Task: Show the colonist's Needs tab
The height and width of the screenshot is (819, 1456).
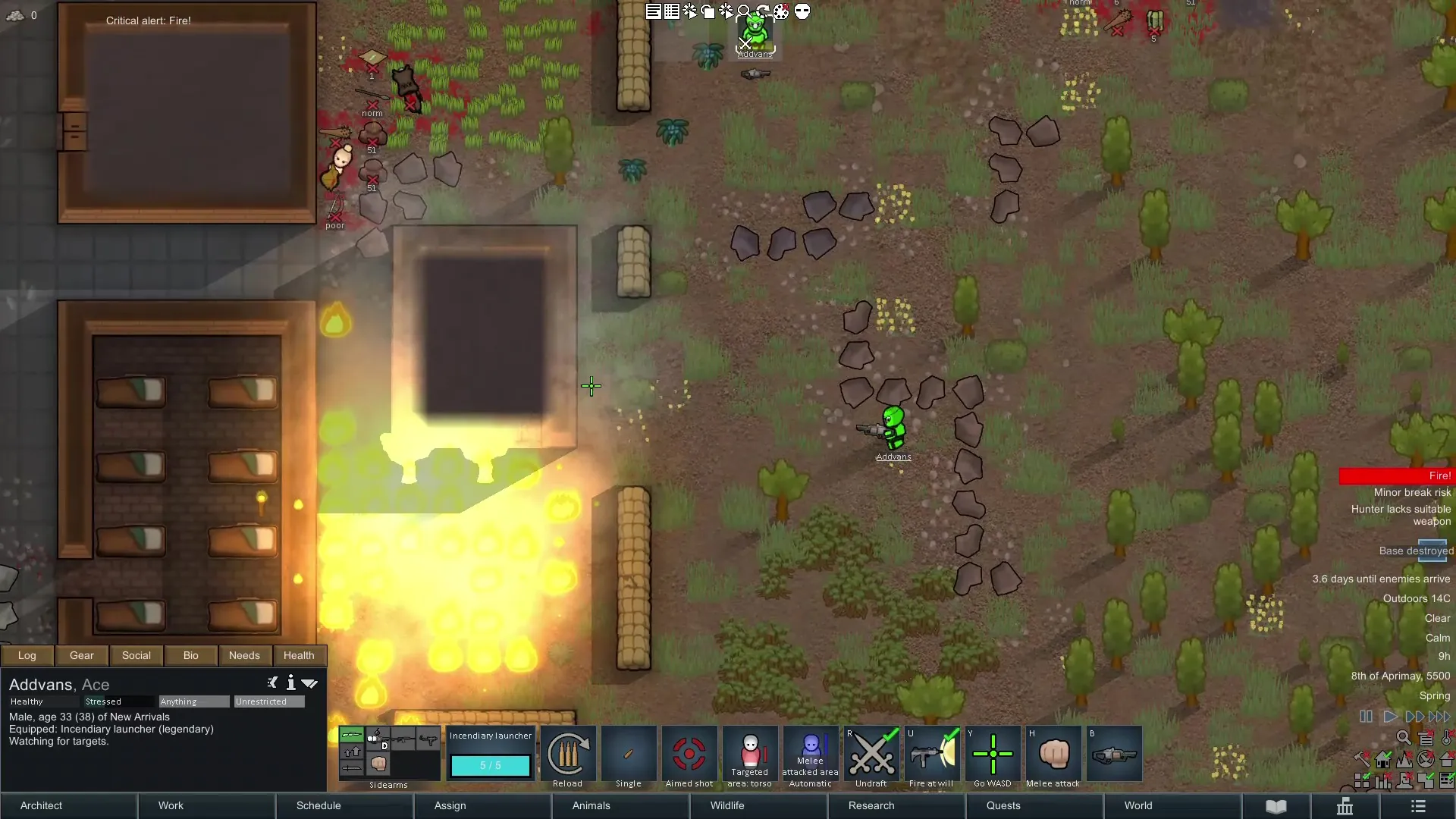Action: tap(244, 655)
